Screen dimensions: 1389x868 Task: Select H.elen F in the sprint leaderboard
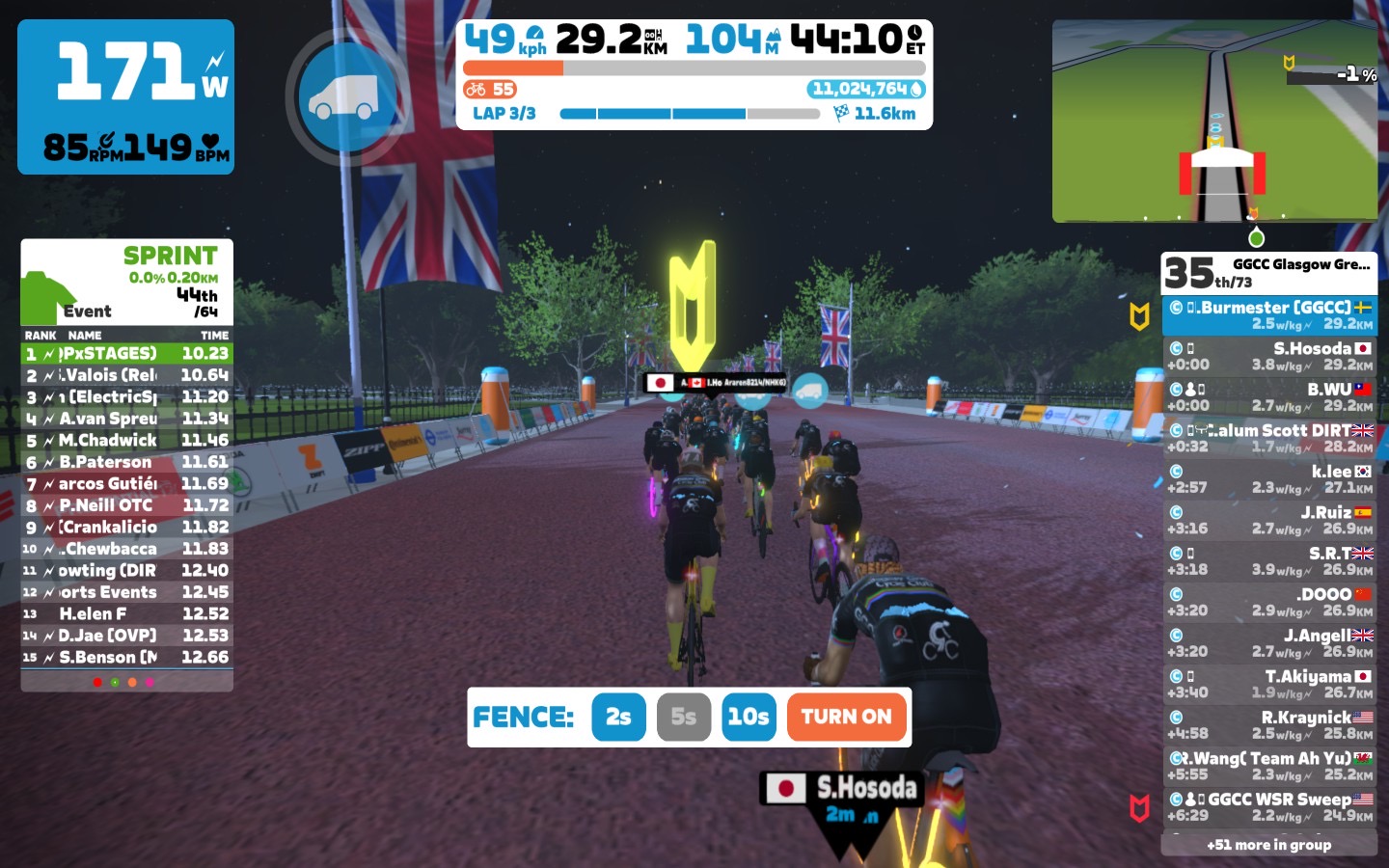click(x=126, y=613)
